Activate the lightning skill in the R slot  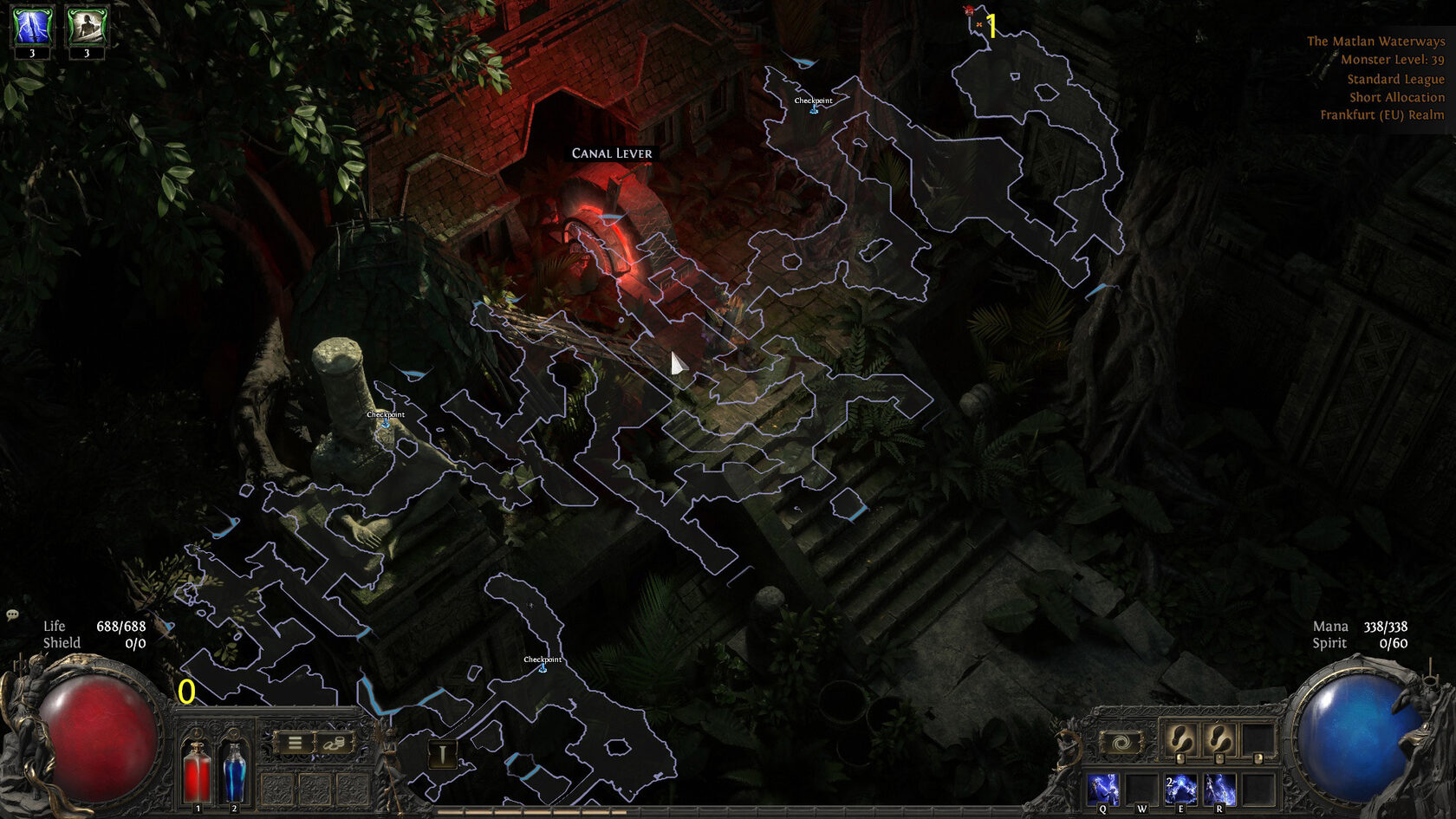pos(1219,789)
